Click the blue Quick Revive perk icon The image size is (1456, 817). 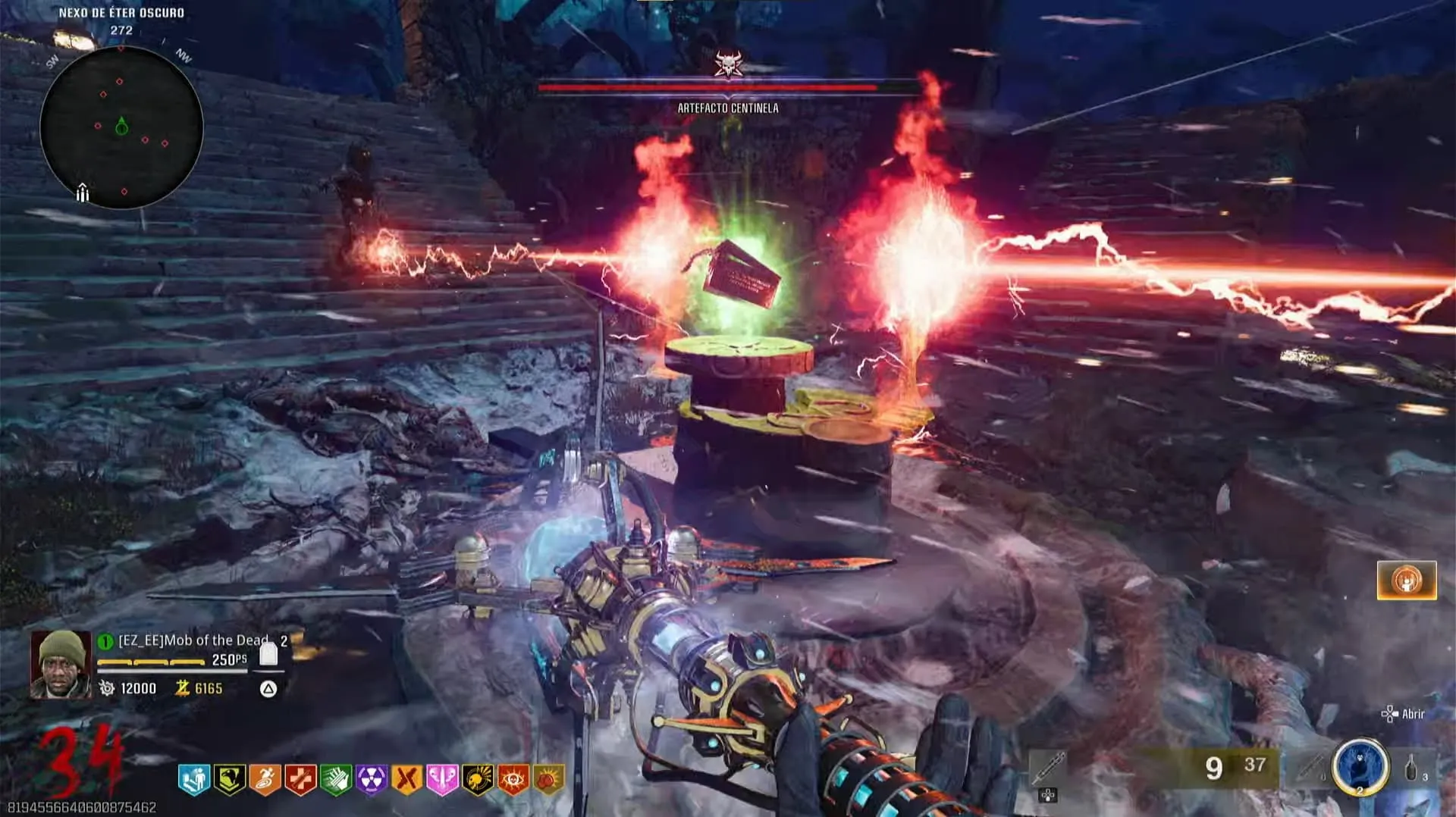(x=194, y=779)
